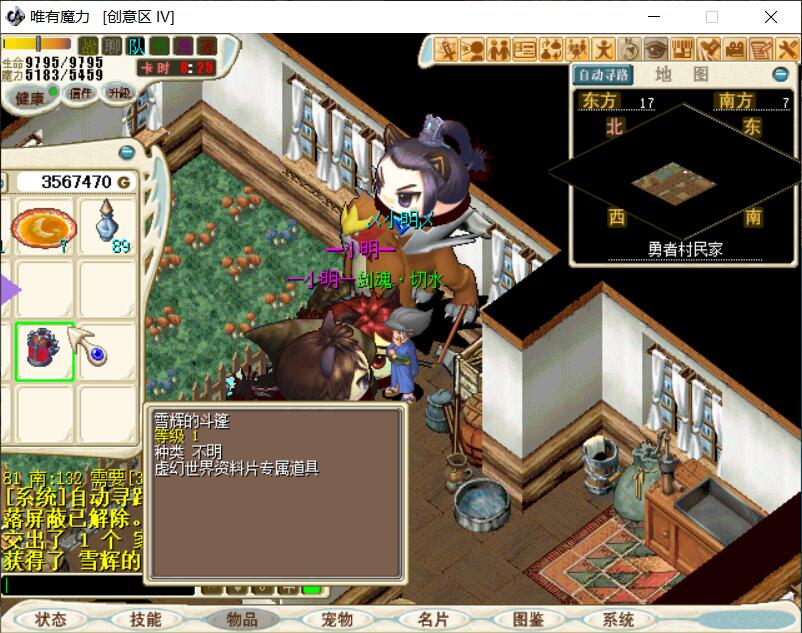Open the 状态 status panel
The image size is (802, 633).
point(50,620)
